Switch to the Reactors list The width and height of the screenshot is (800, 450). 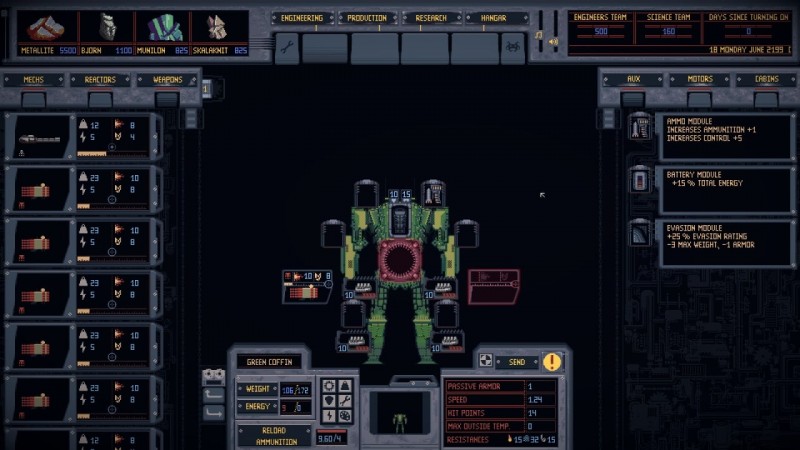tap(100, 80)
